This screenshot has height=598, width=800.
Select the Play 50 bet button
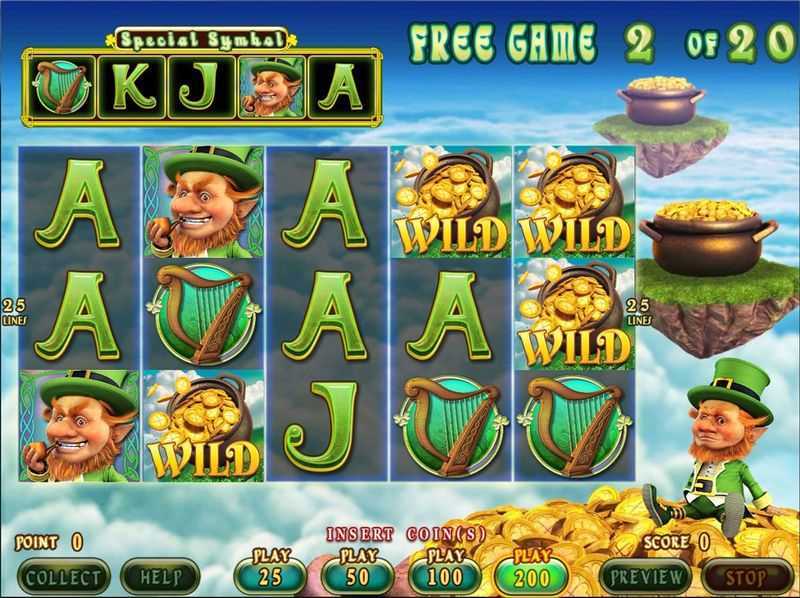(357, 576)
